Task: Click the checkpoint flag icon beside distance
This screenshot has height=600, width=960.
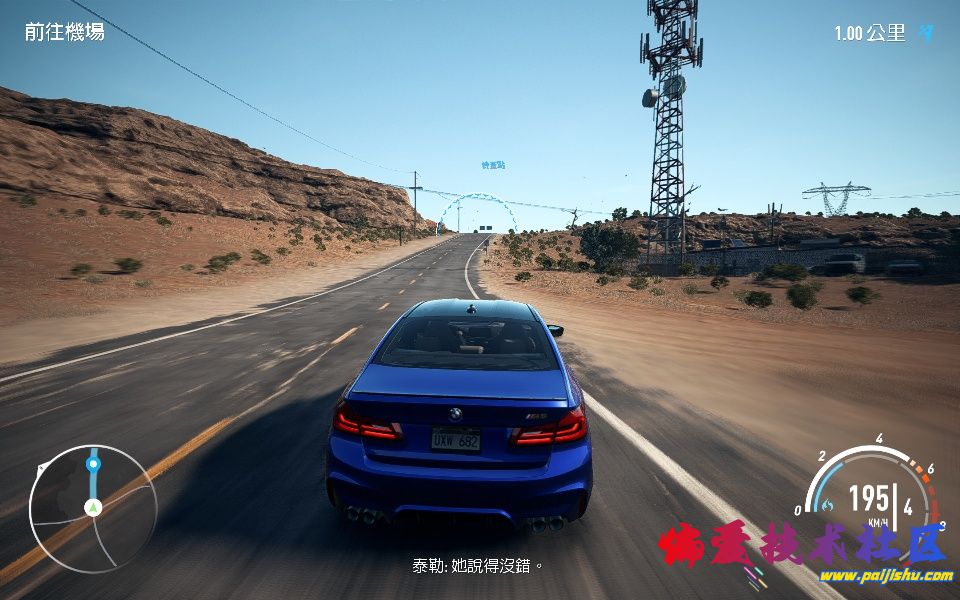Action: (926, 33)
